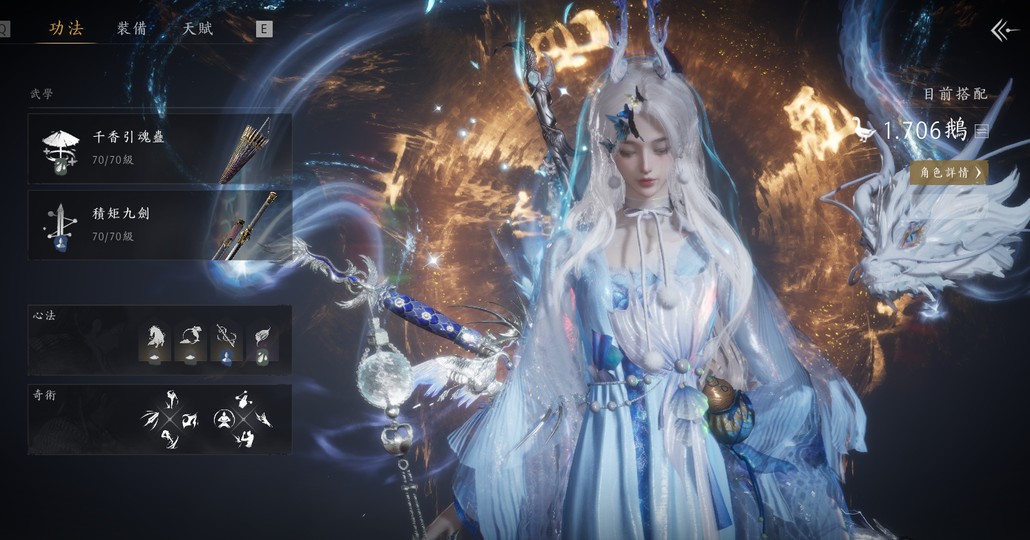Open the right 奇術 wheel with meditating figure

(243, 420)
